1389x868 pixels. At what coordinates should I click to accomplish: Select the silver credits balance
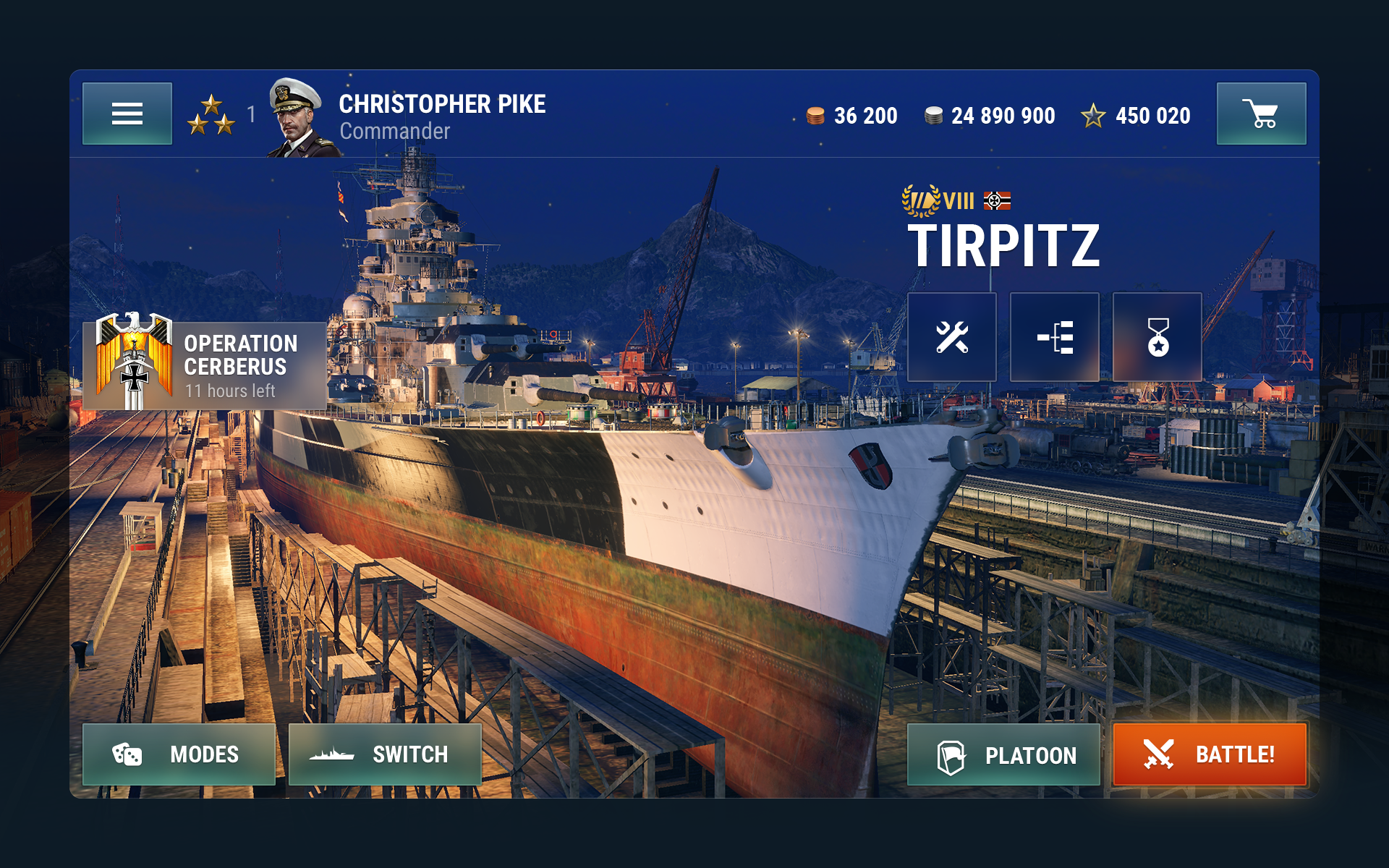coord(990,116)
